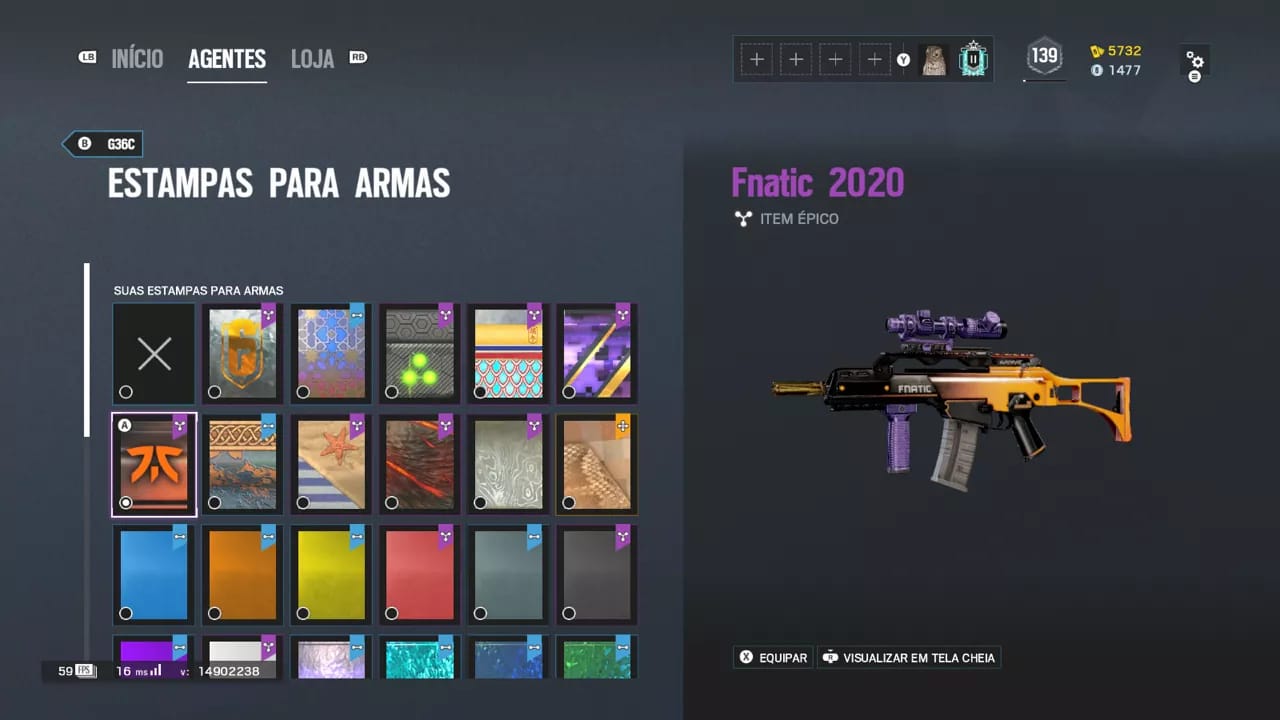This screenshot has height=720, width=1280.
Task: Click the renown coins icon showing 5732
Action: click(1098, 50)
